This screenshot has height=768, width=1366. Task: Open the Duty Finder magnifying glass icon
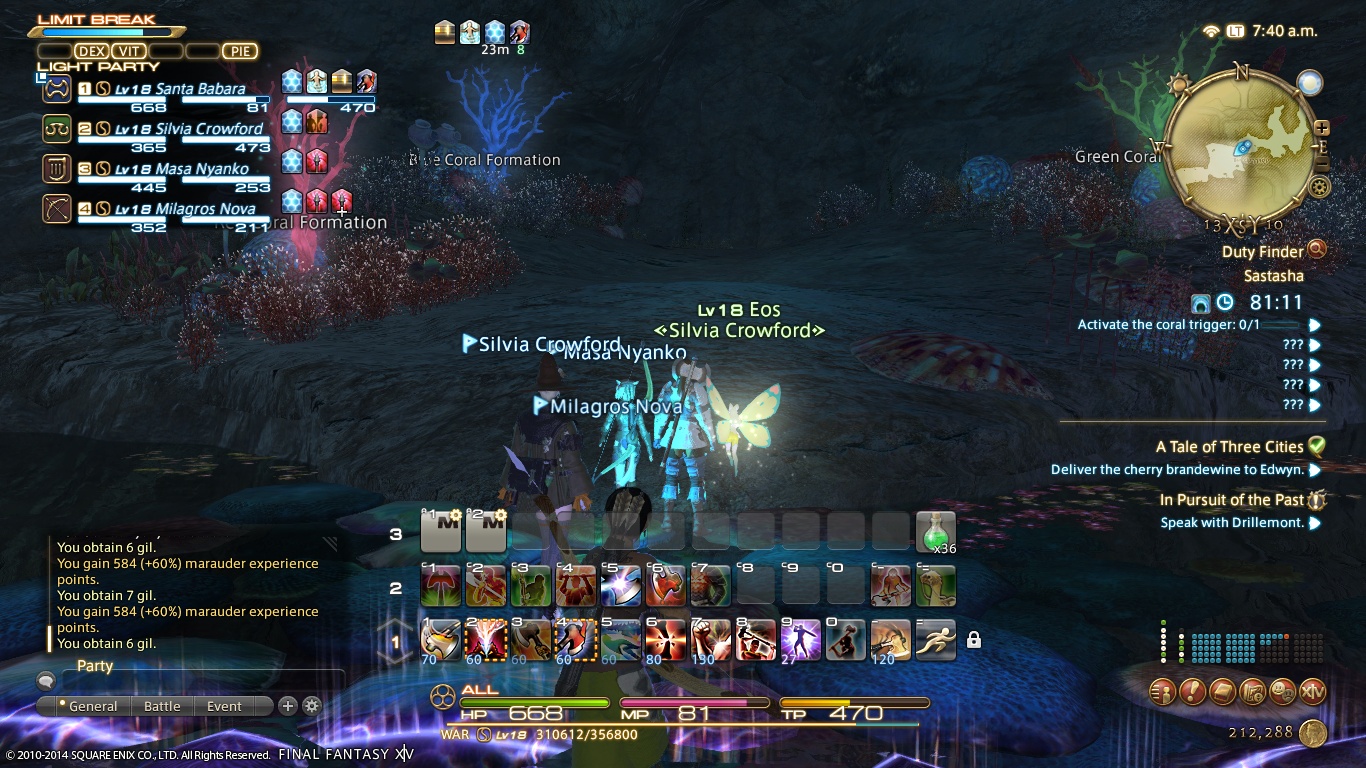pyautogui.click(x=1316, y=250)
